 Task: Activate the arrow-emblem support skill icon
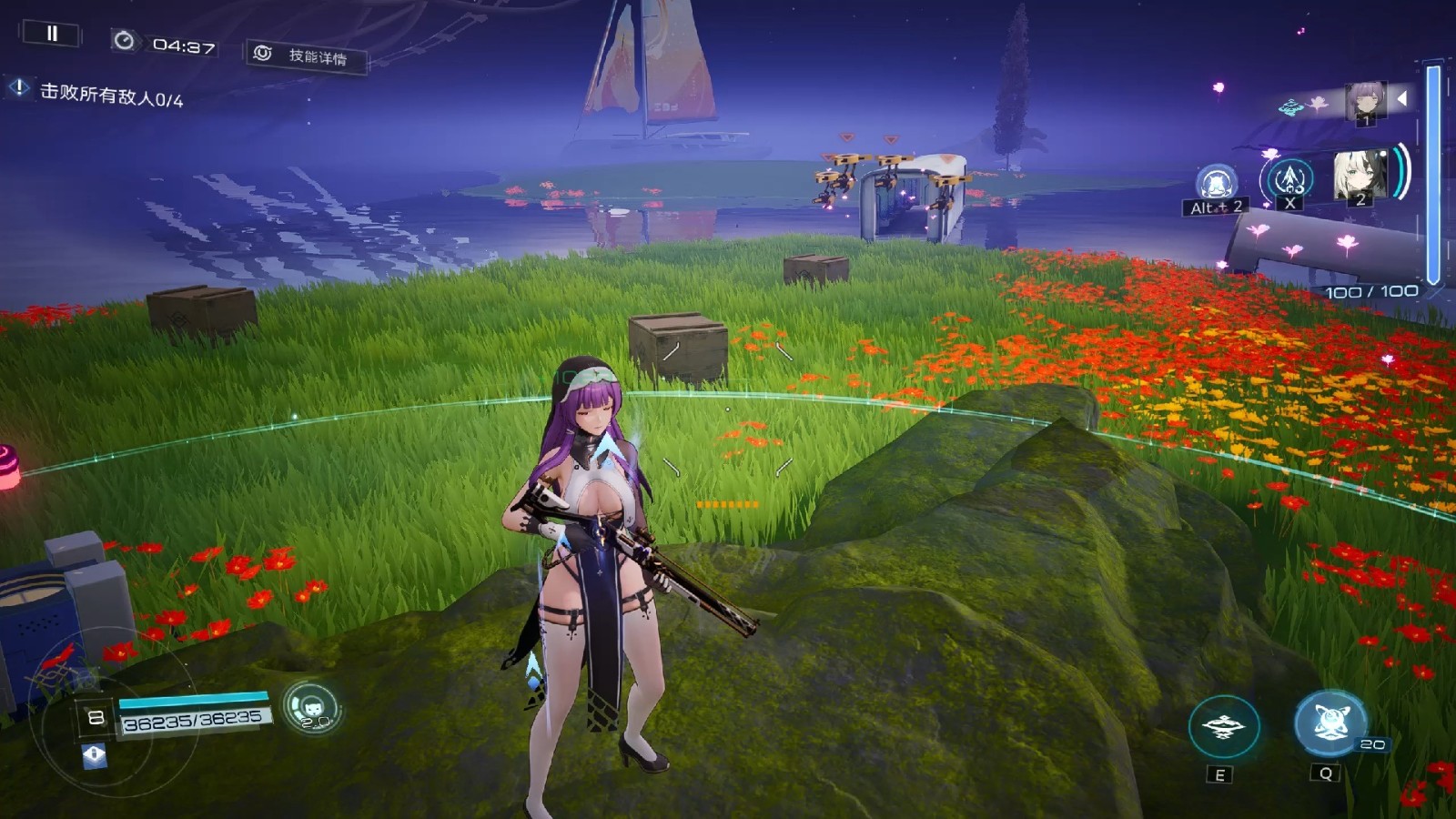click(x=1289, y=179)
